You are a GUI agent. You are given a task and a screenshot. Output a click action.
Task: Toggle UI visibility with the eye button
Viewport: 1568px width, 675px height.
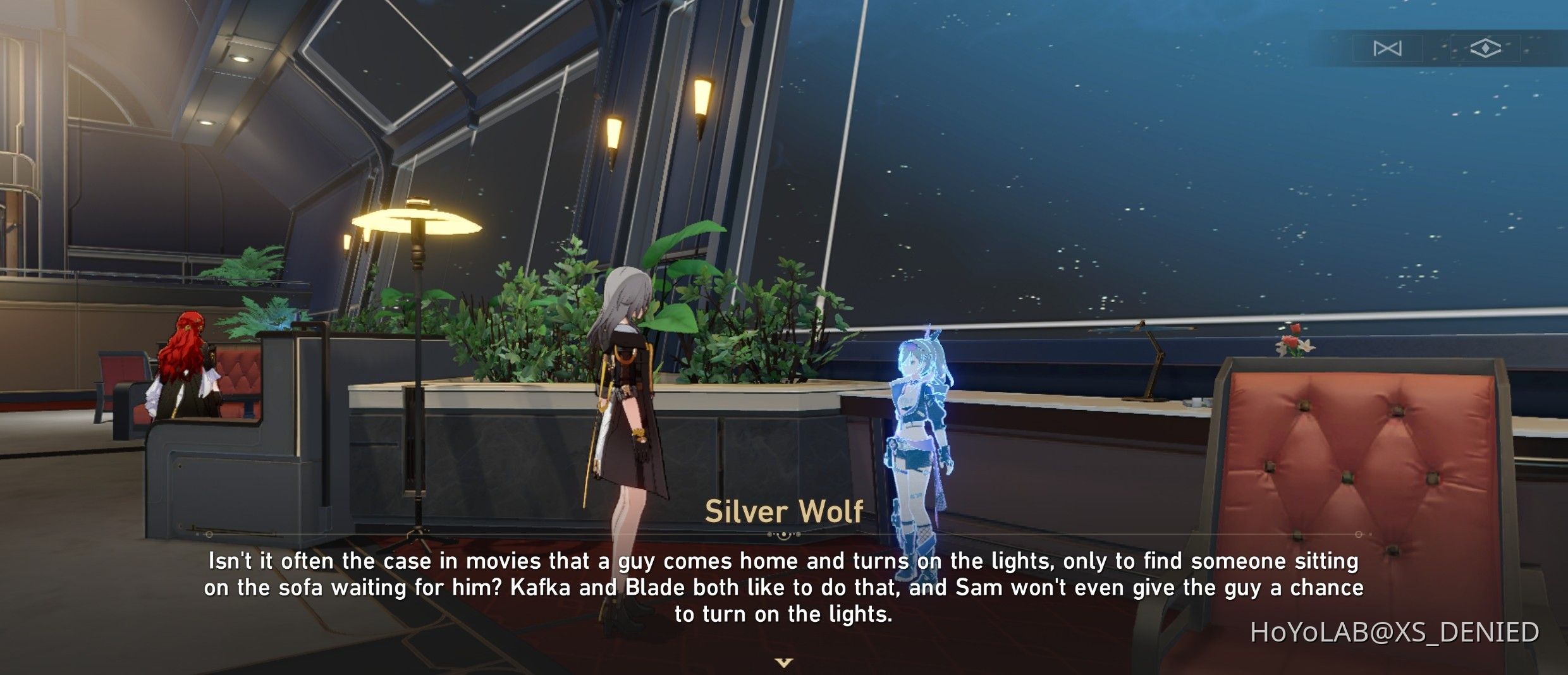point(1486,48)
